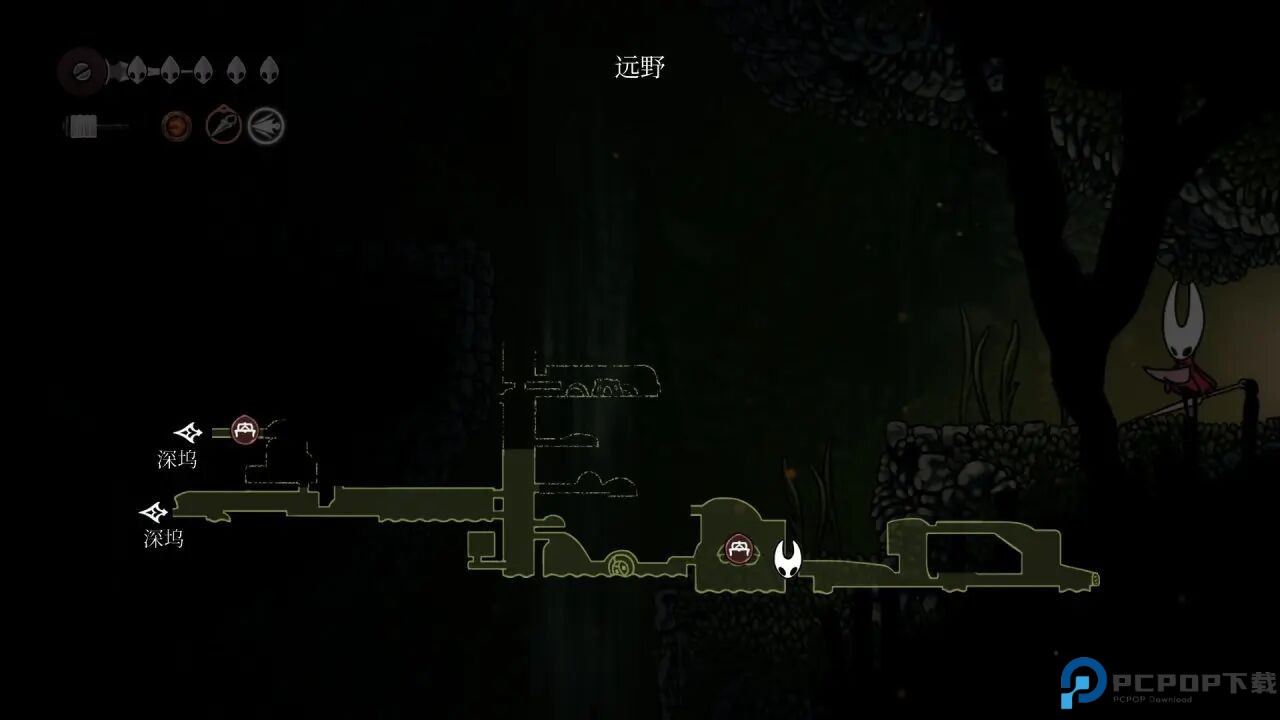Click the round spiral marker on the map

click(620, 567)
